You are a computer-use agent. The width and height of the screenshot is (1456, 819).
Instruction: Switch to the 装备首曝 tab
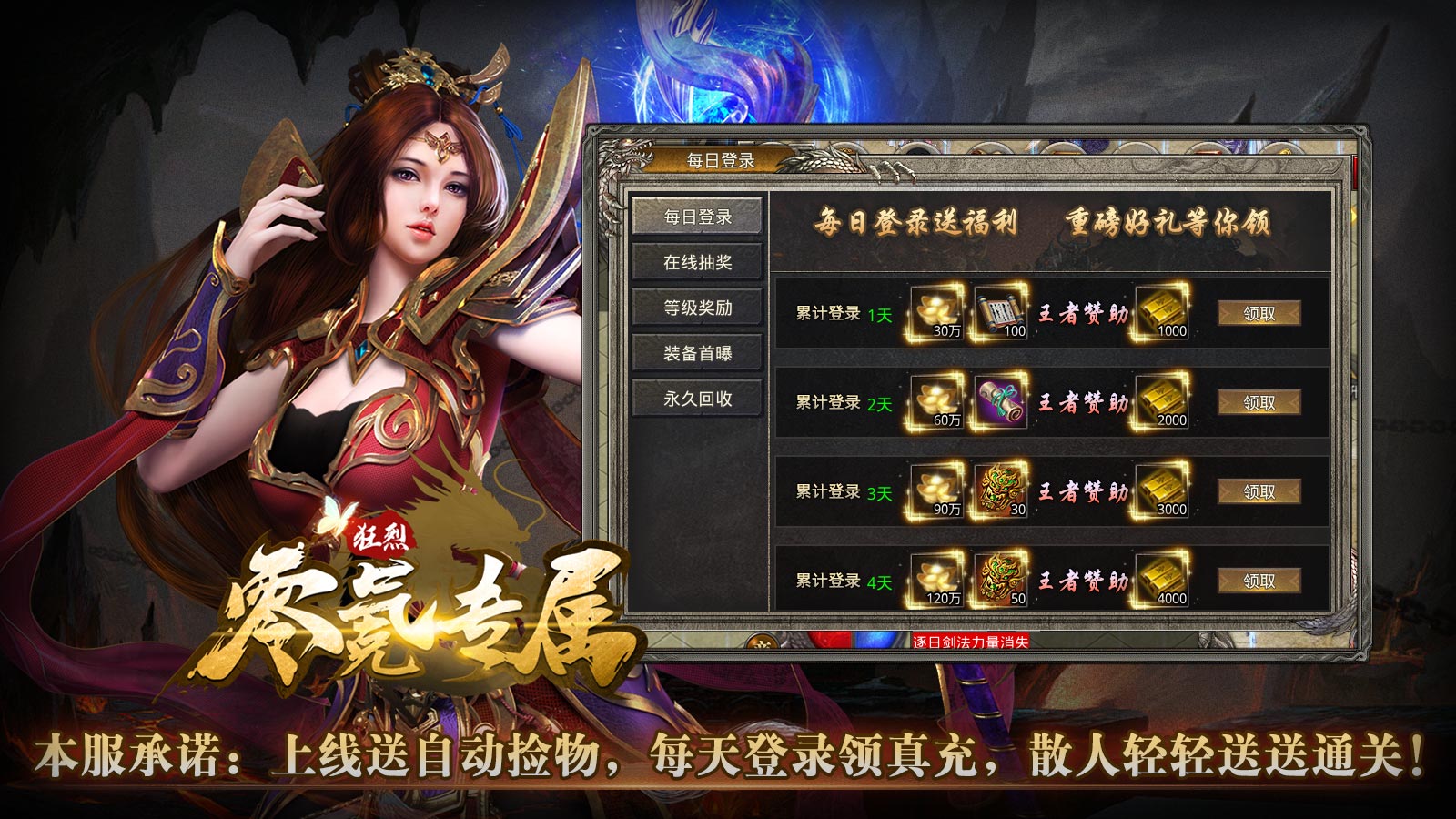698,353
